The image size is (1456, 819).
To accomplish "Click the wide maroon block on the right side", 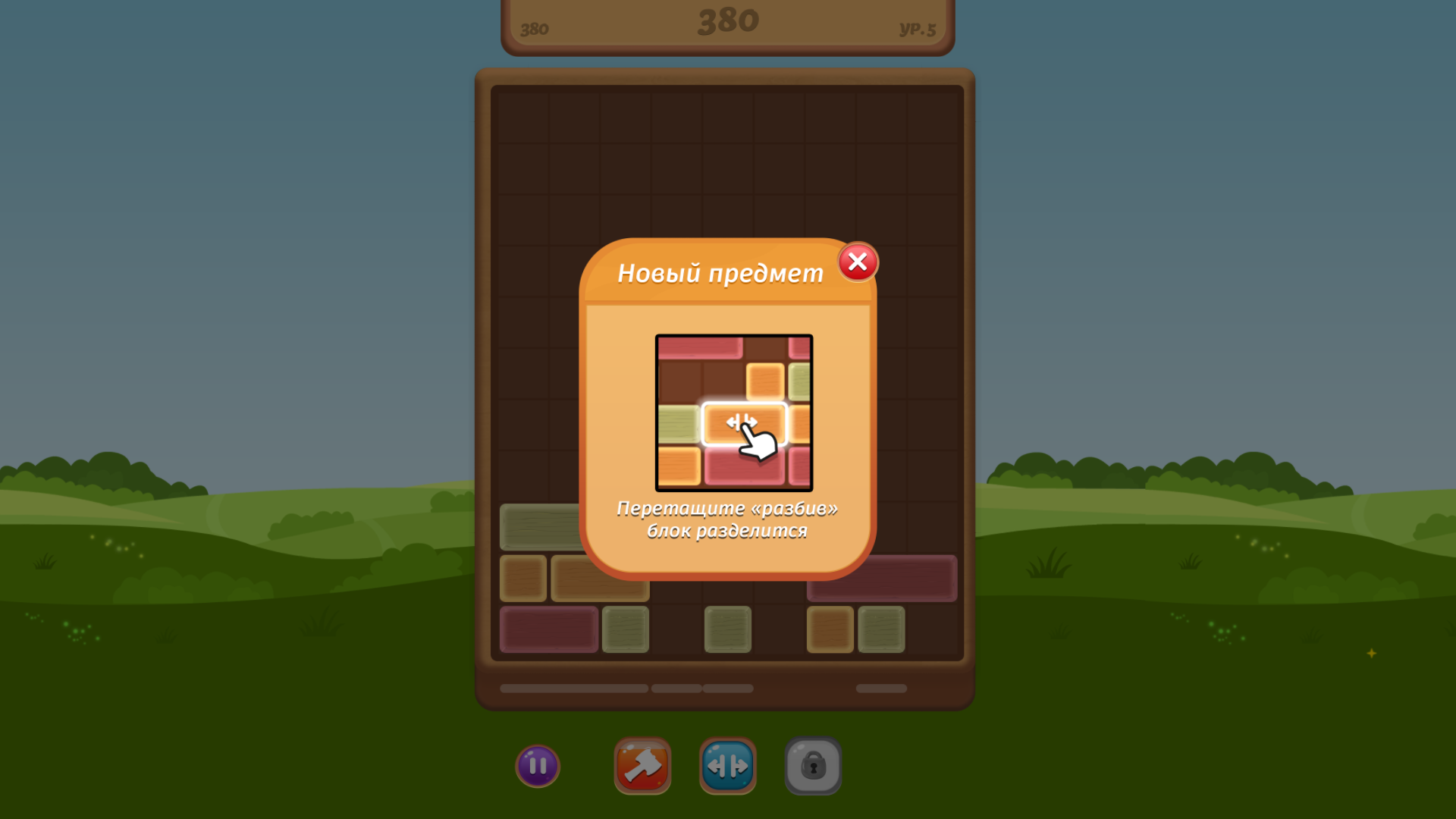I will coord(882,578).
